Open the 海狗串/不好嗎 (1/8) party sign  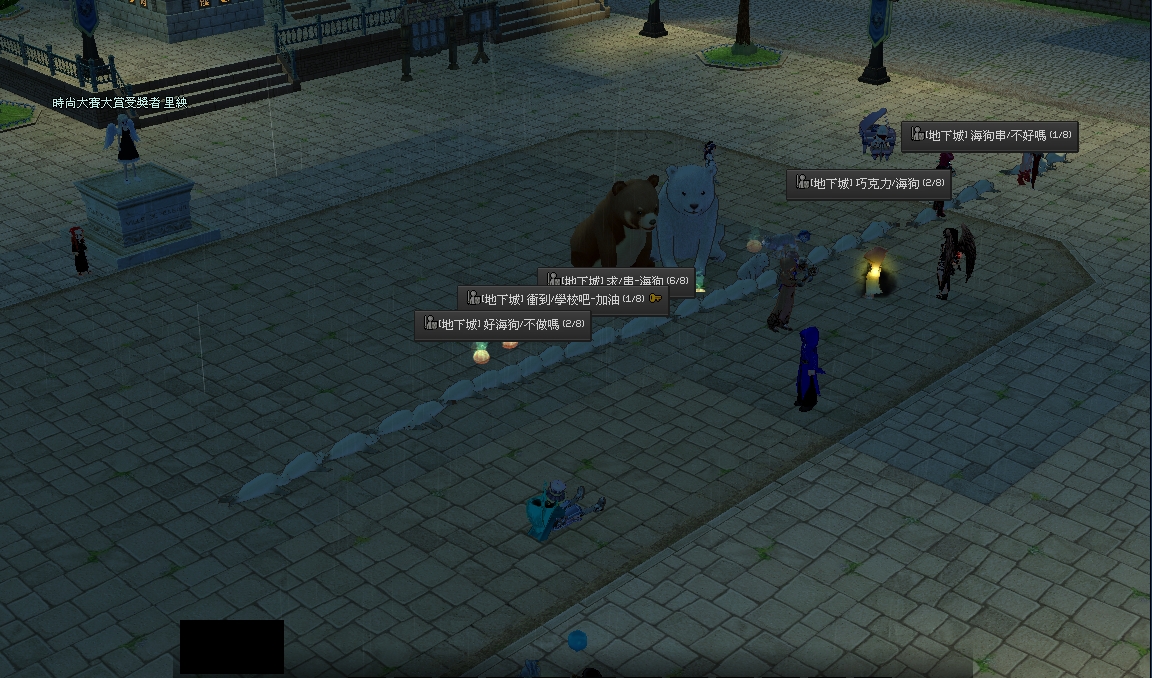(989, 136)
